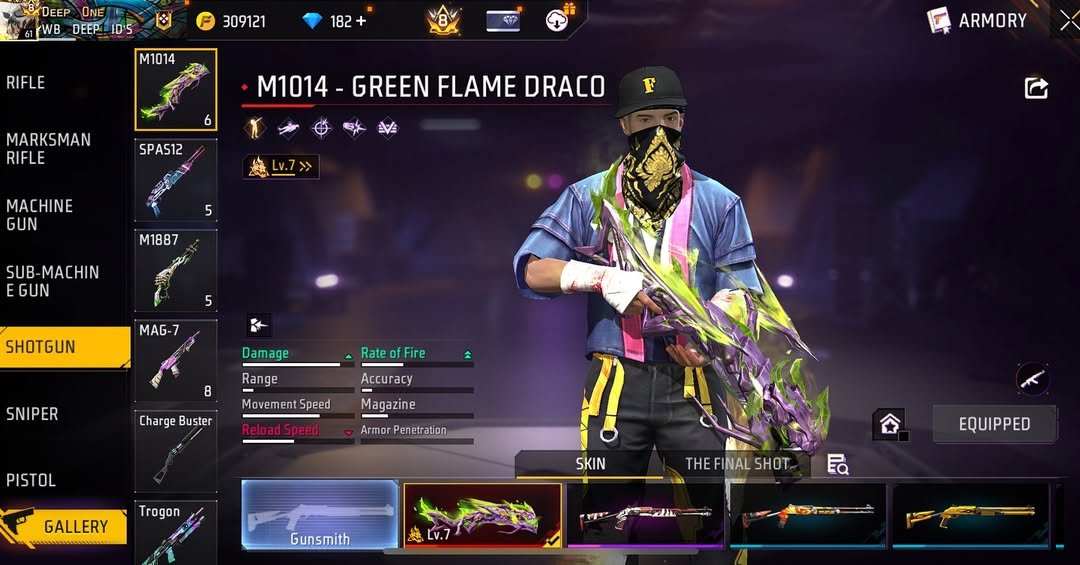The width and height of the screenshot is (1080, 565).
Task: Click the Lv.7 skin level badge
Action: tap(281, 167)
